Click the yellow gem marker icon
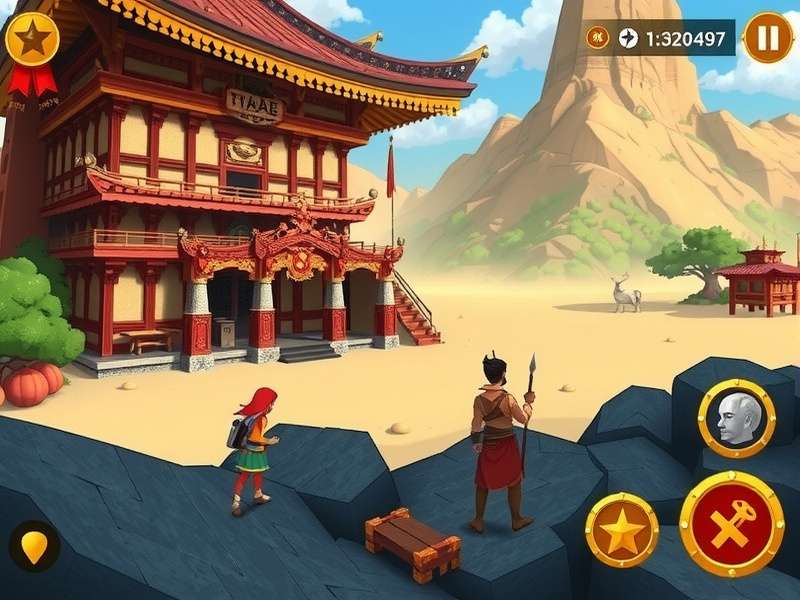Viewport: 800px width, 600px height. click(x=35, y=546)
